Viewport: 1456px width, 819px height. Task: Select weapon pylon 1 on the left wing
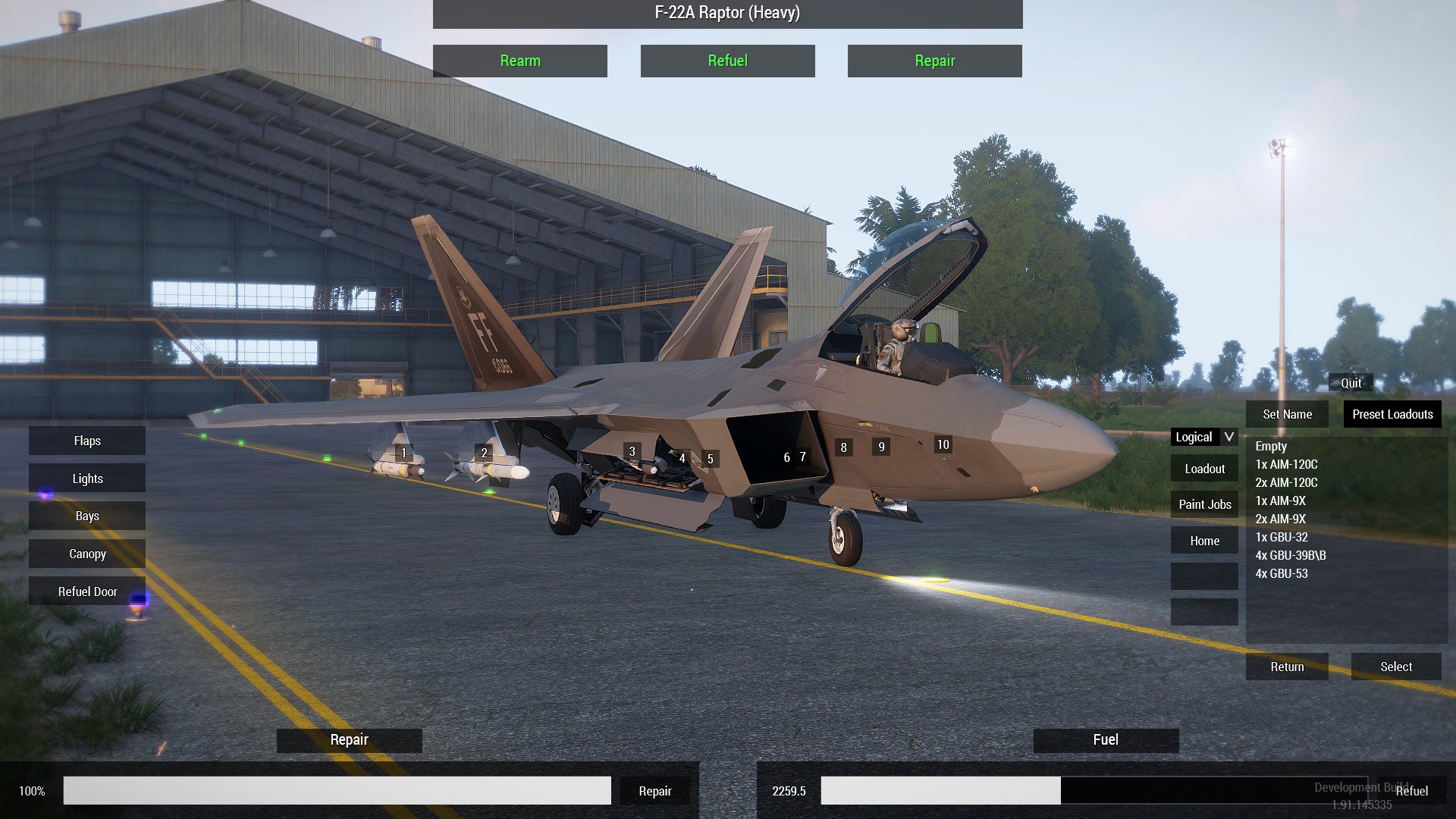[405, 453]
